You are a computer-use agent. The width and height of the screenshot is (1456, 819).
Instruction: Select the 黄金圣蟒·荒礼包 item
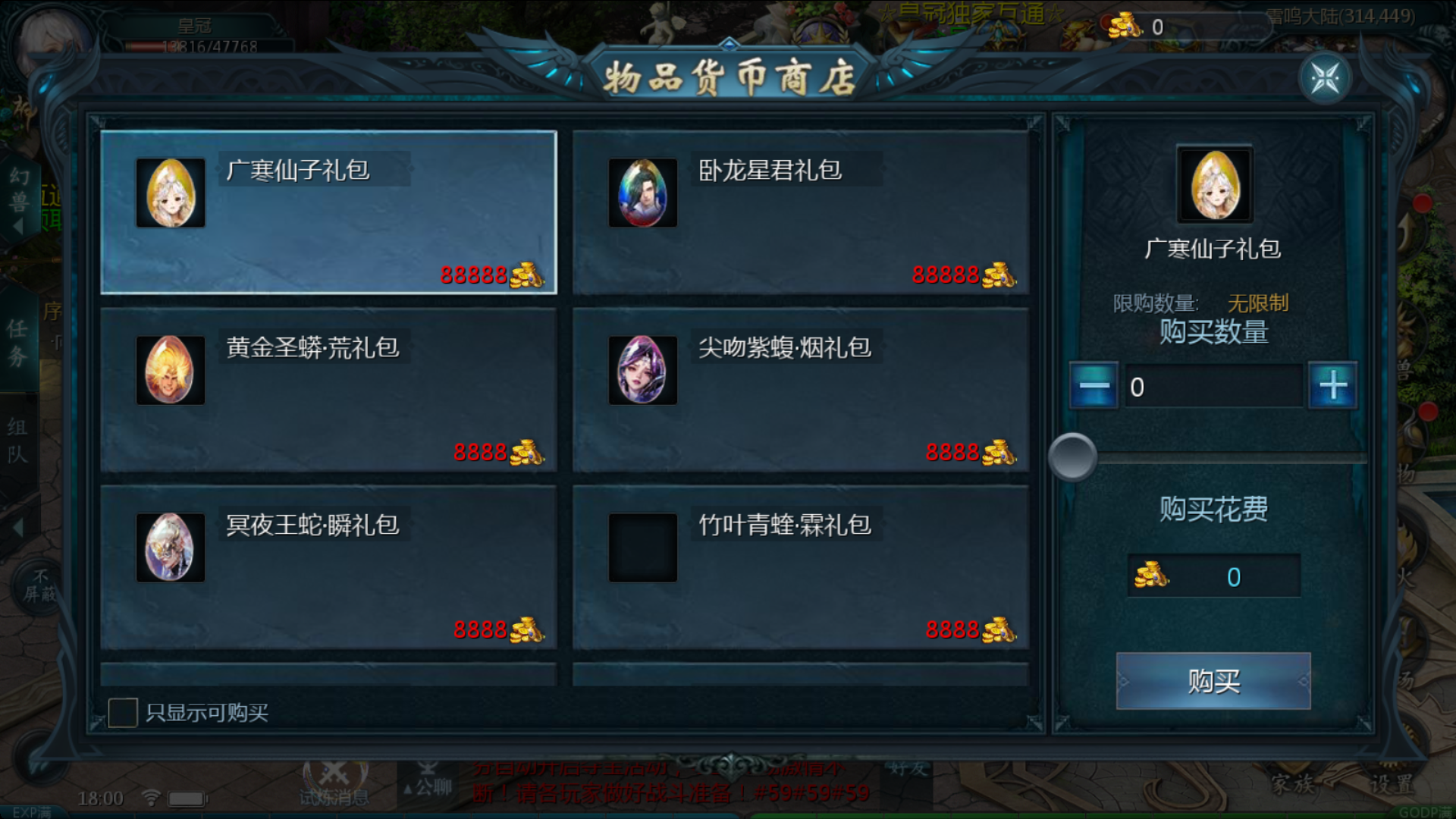click(328, 390)
